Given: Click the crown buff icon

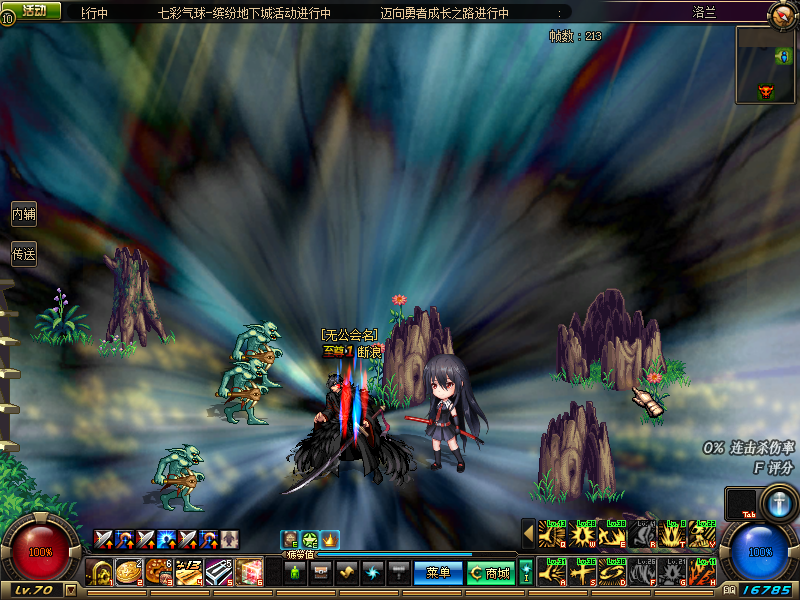Looking at the screenshot, I should [x=330, y=540].
